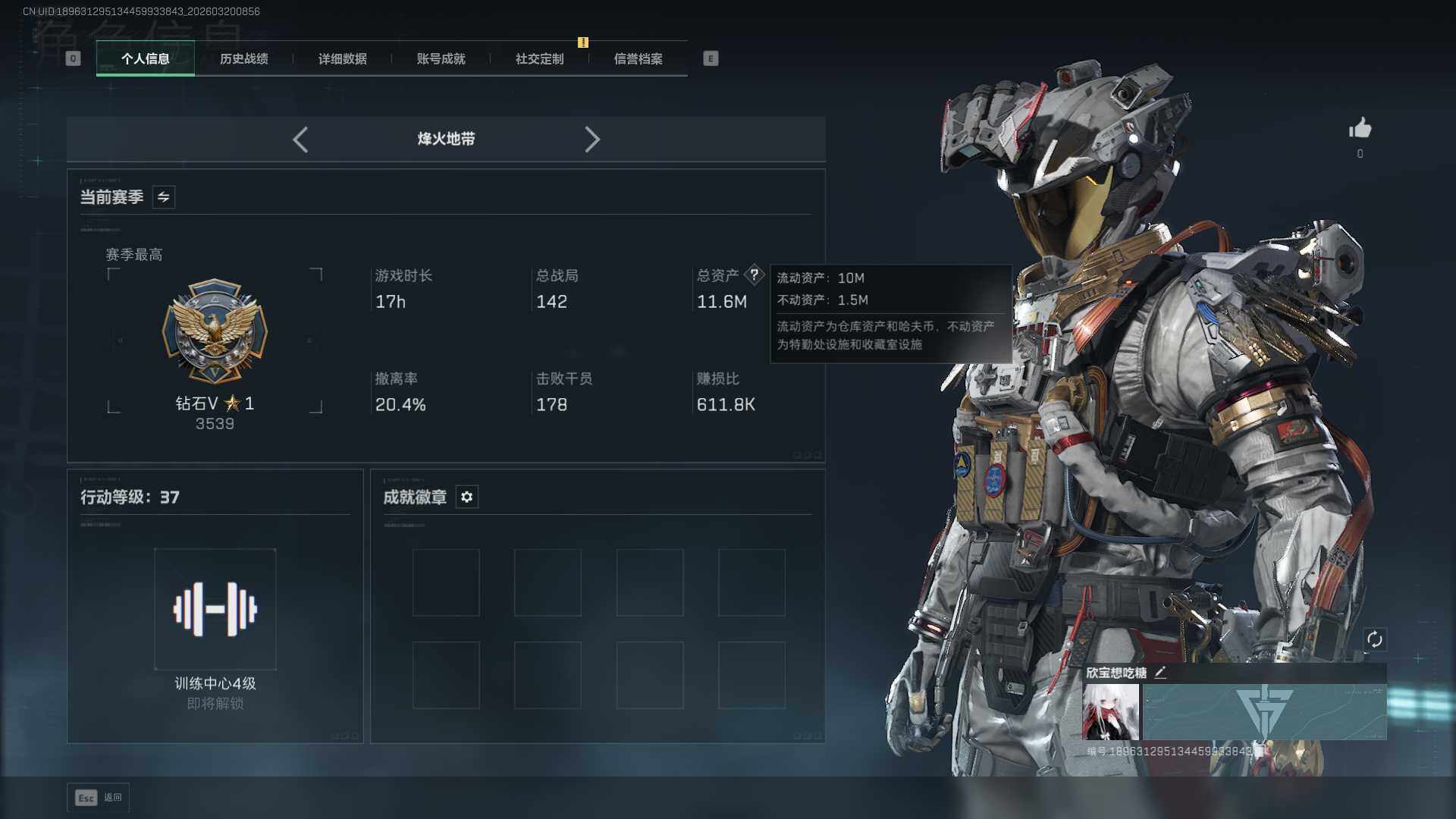Switch to the 信誉档案 tab

[x=638, y=58]
